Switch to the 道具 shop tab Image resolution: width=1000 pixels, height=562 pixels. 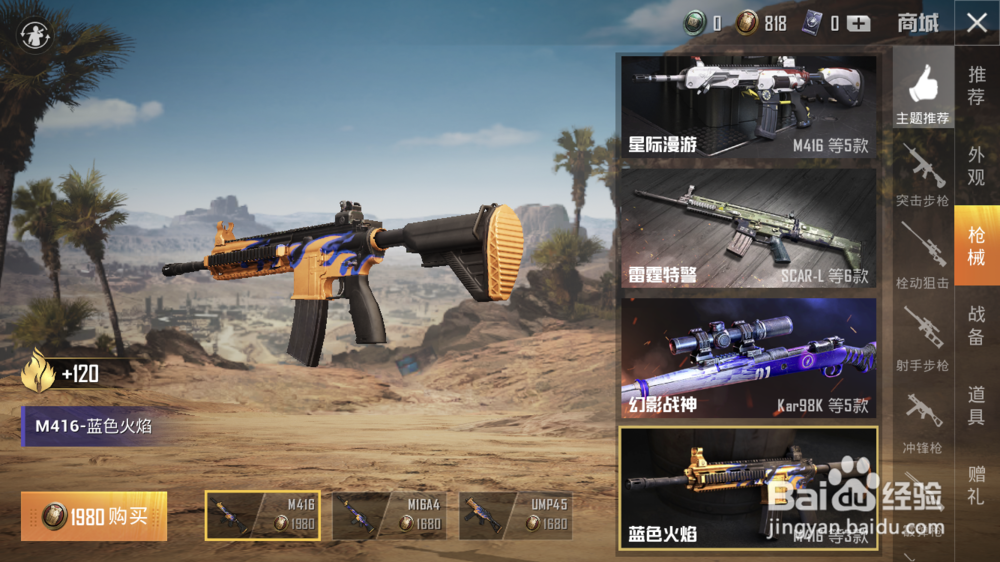point(977,406)
